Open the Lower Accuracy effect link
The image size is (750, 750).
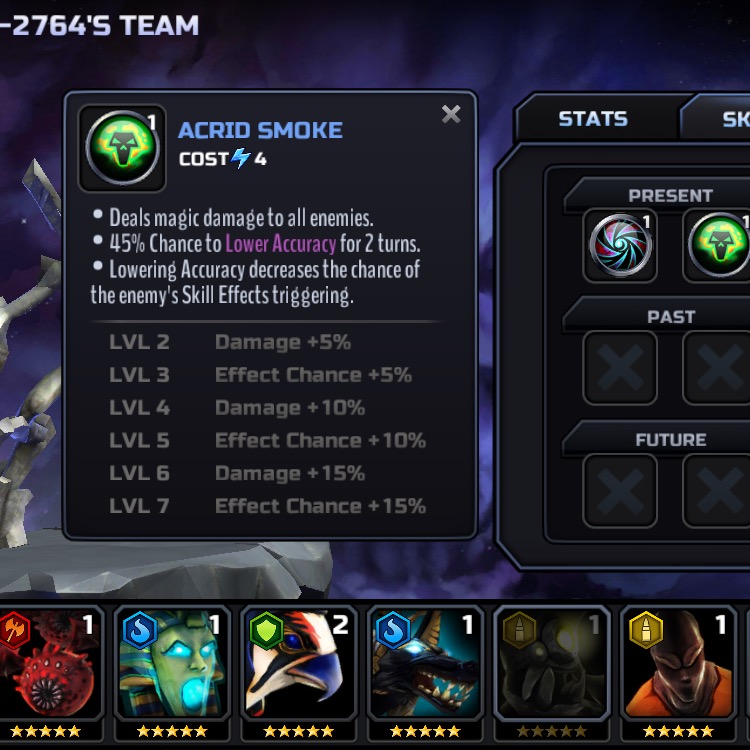280,243
